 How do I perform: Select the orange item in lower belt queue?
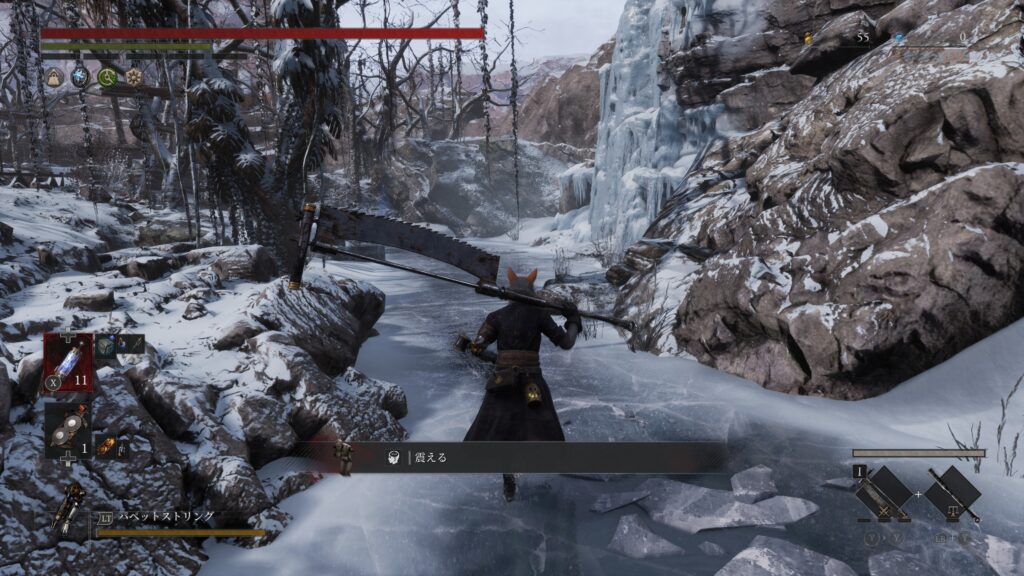[x=106, y=447]
